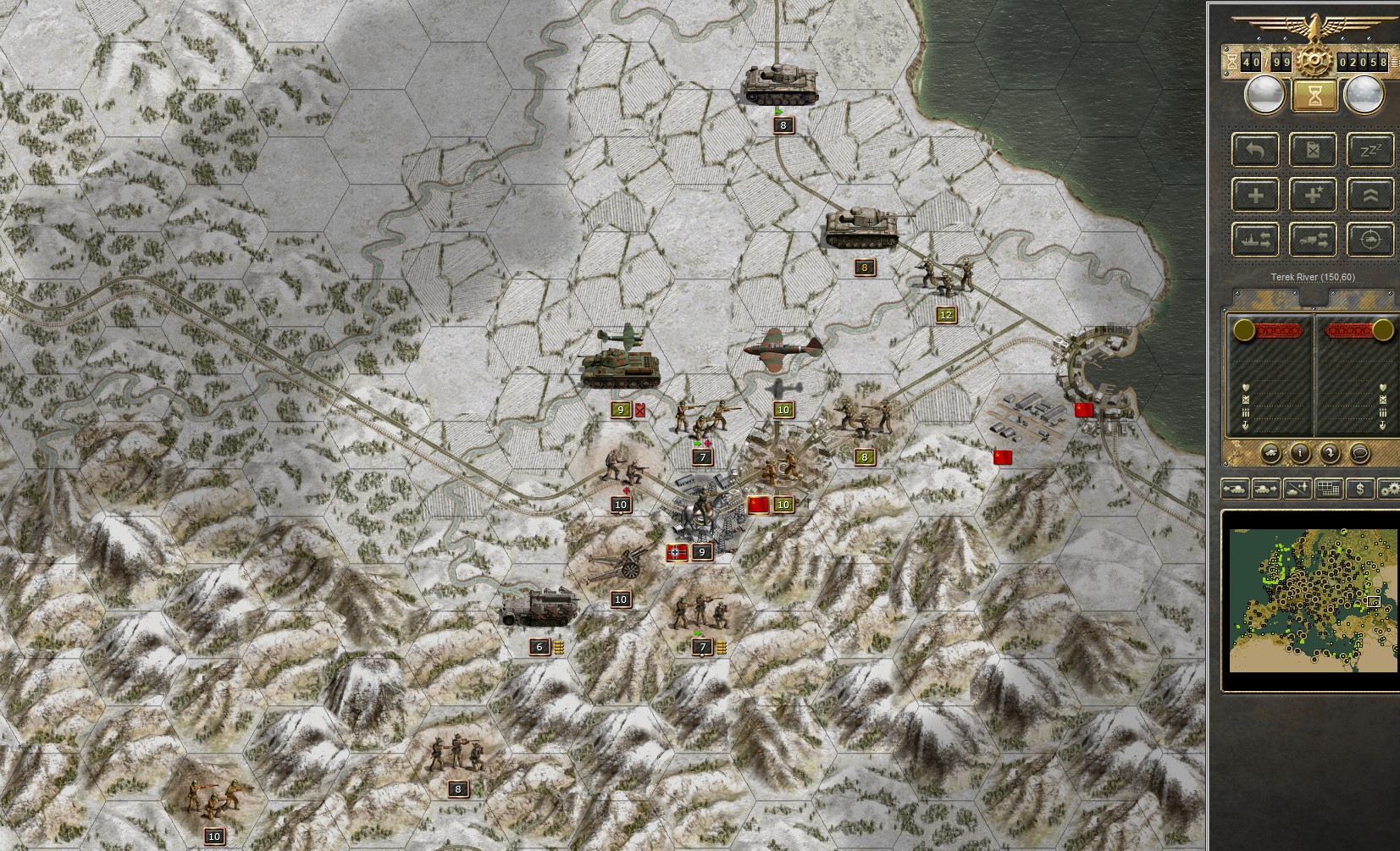Click the end-turn hourglass tab
Viewport: 1400px width, 851px height.
1316,95
